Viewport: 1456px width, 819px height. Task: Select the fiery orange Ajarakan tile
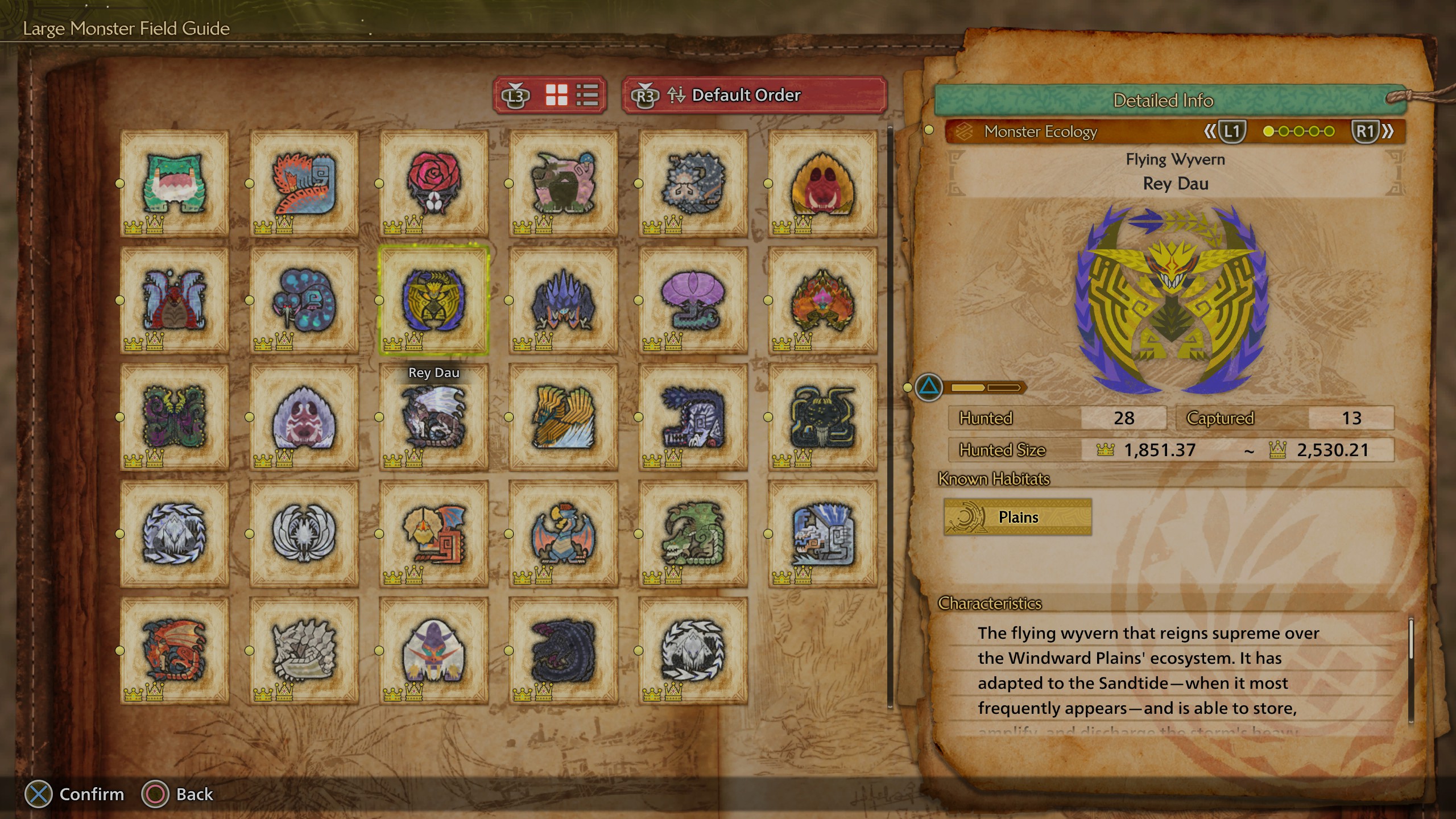[822, 300]
